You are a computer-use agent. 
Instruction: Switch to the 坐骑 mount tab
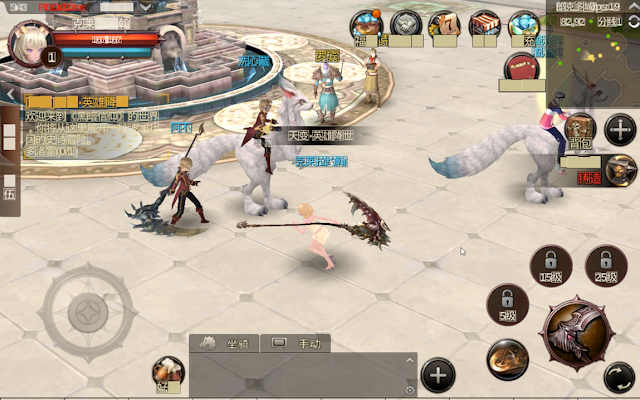(227, 343)
